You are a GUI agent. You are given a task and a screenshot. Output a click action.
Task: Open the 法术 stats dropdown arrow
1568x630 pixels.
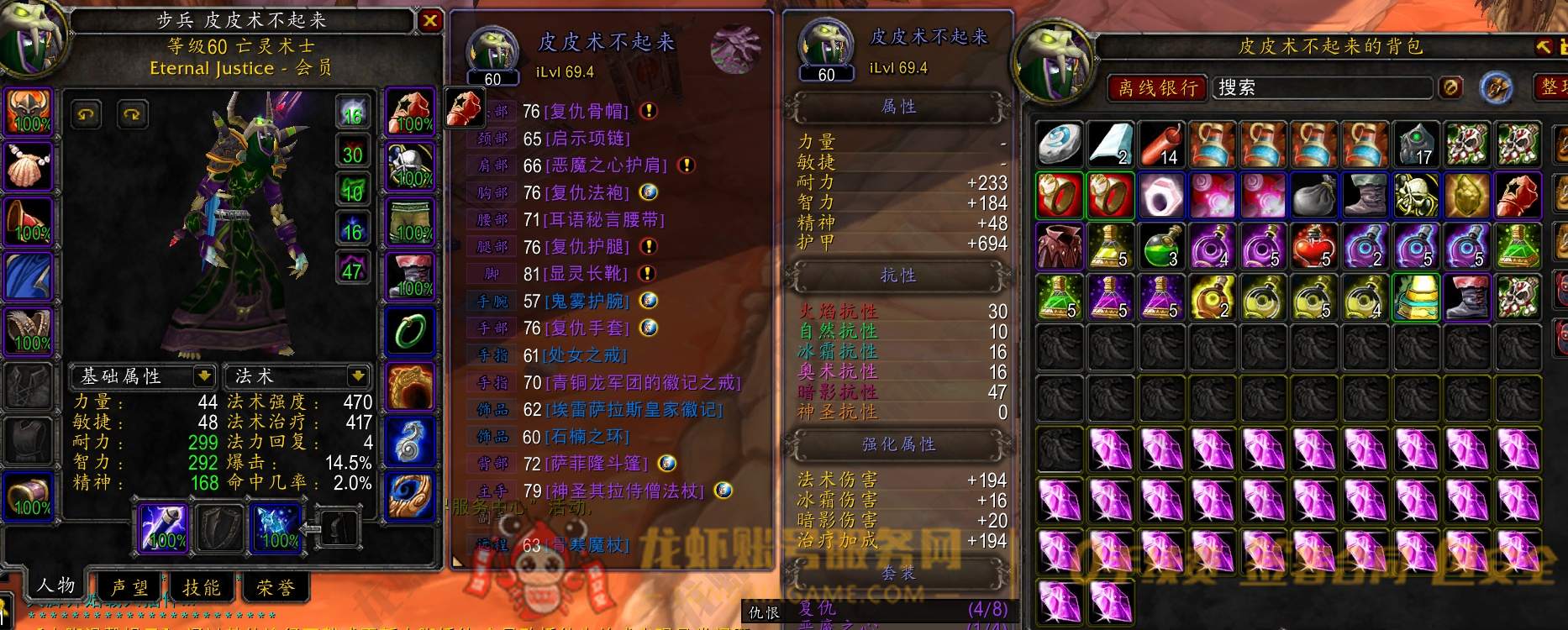[361, 378]
